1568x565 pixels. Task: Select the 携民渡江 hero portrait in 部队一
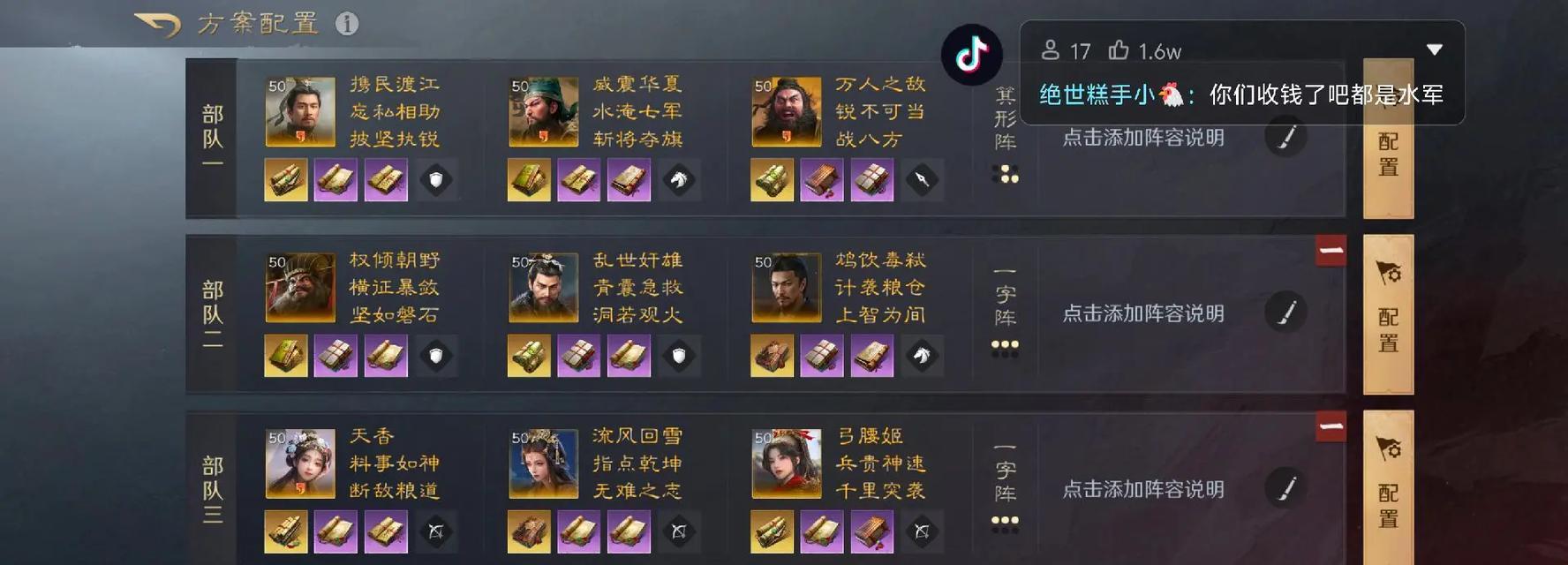[300, 112]
